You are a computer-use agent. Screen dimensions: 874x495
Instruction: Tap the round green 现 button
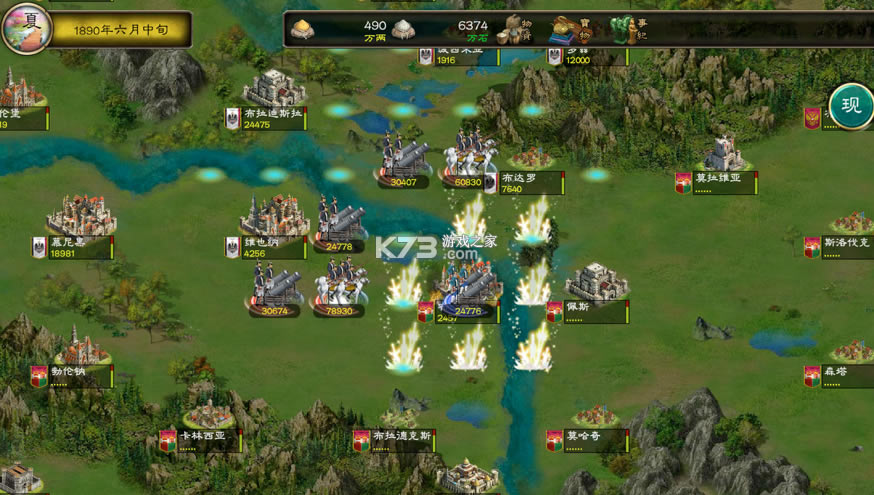point(851,106)
